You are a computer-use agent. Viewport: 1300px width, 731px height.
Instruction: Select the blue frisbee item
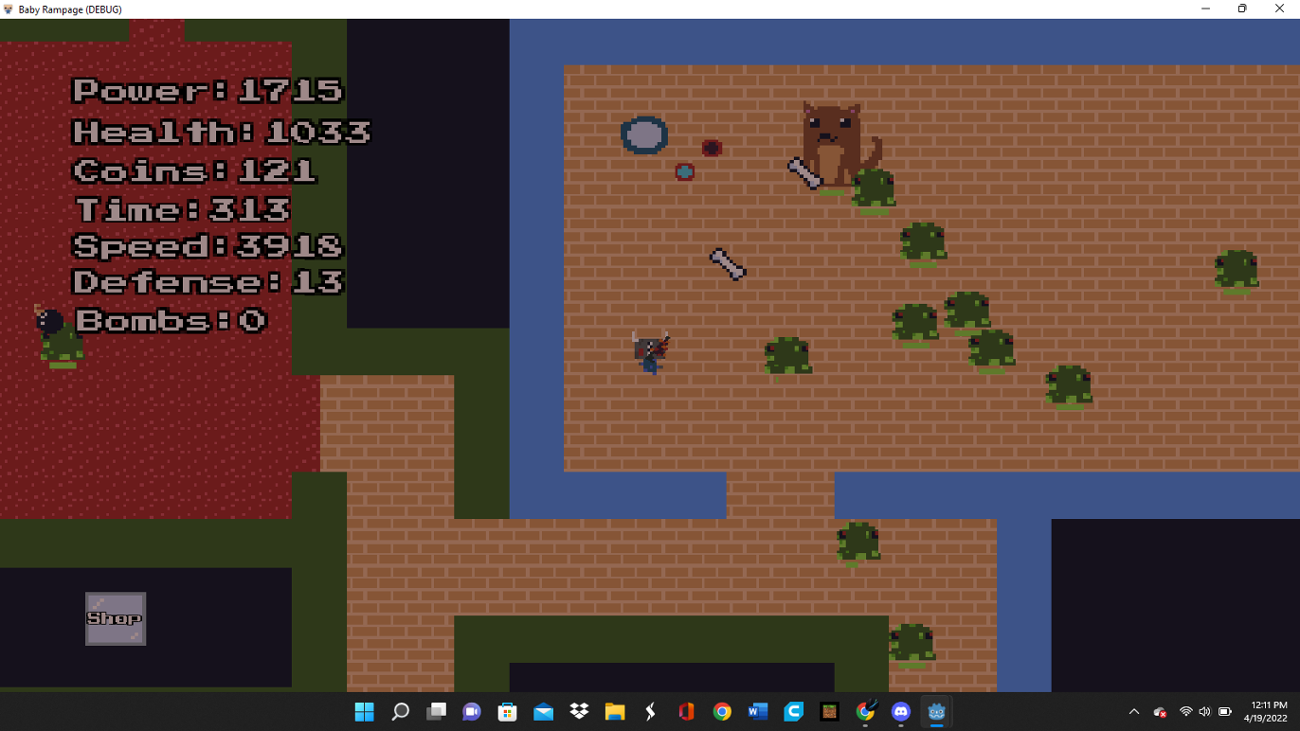tap(645, 134)
